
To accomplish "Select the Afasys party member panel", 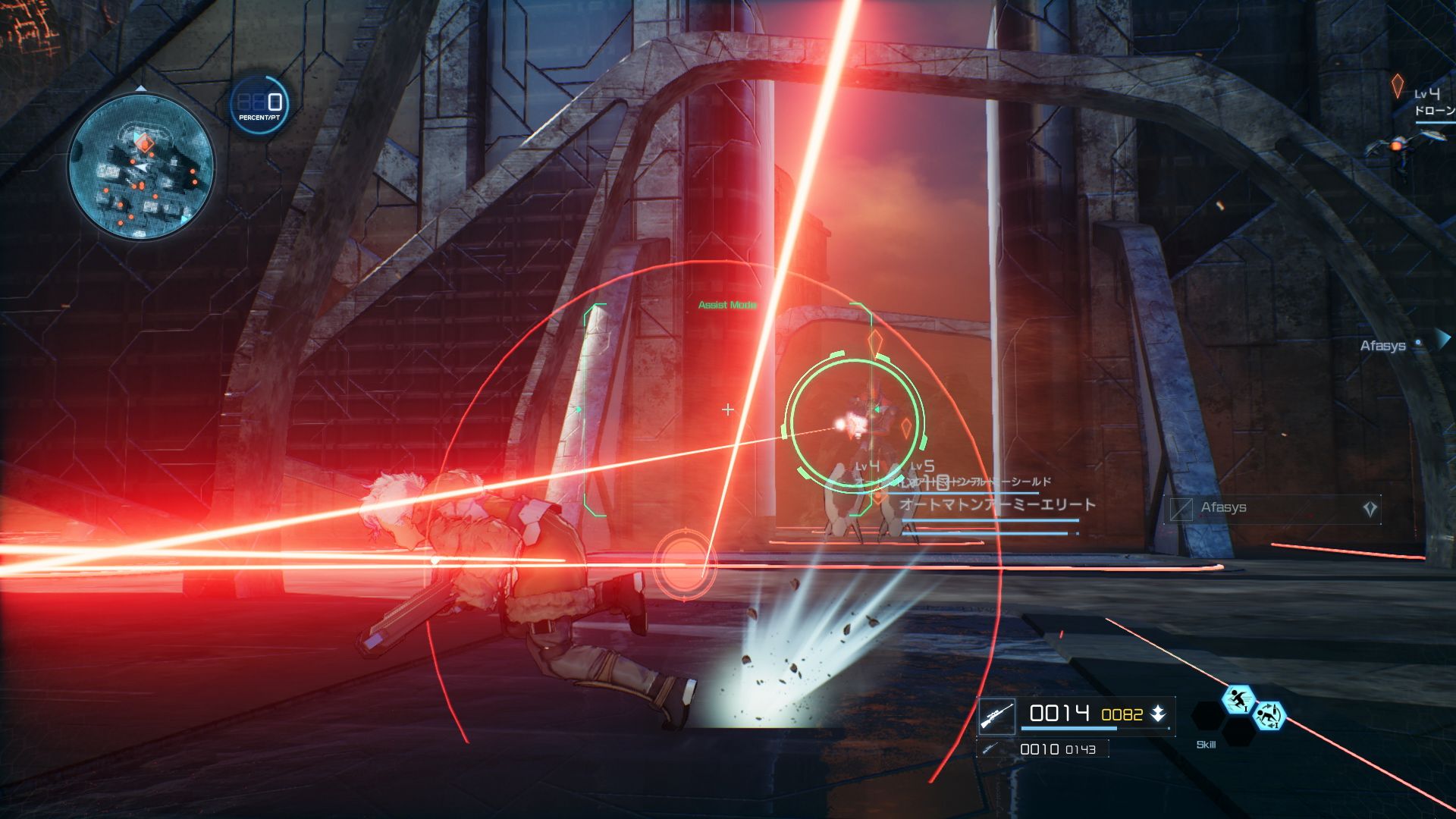I will (1272, 508).
